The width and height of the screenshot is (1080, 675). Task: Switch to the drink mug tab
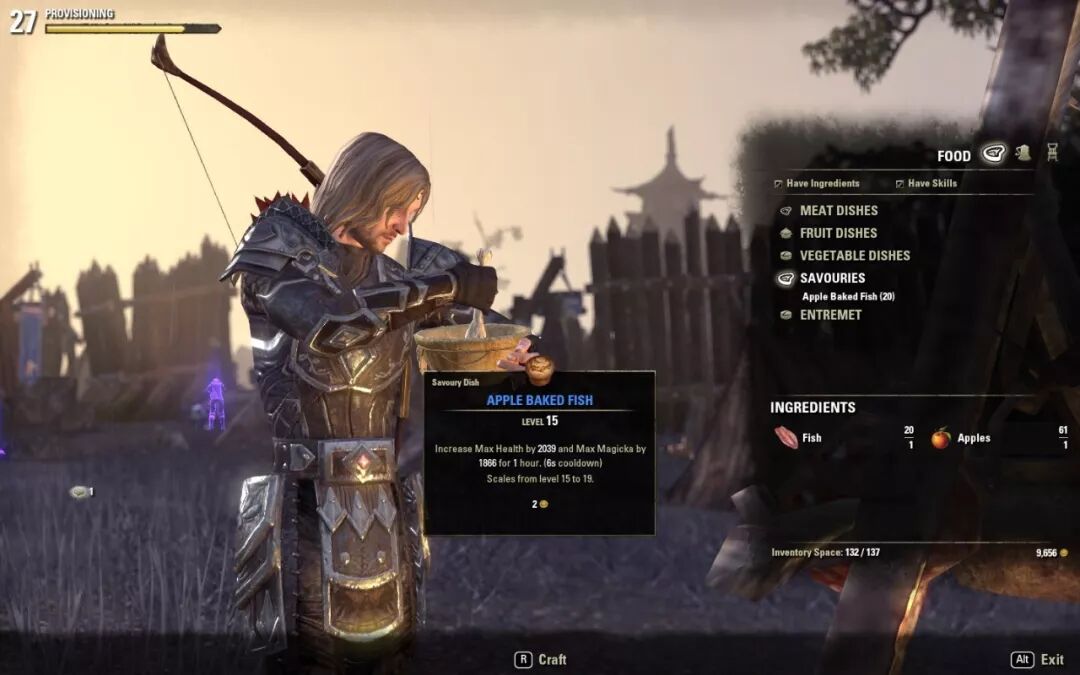1023,153
